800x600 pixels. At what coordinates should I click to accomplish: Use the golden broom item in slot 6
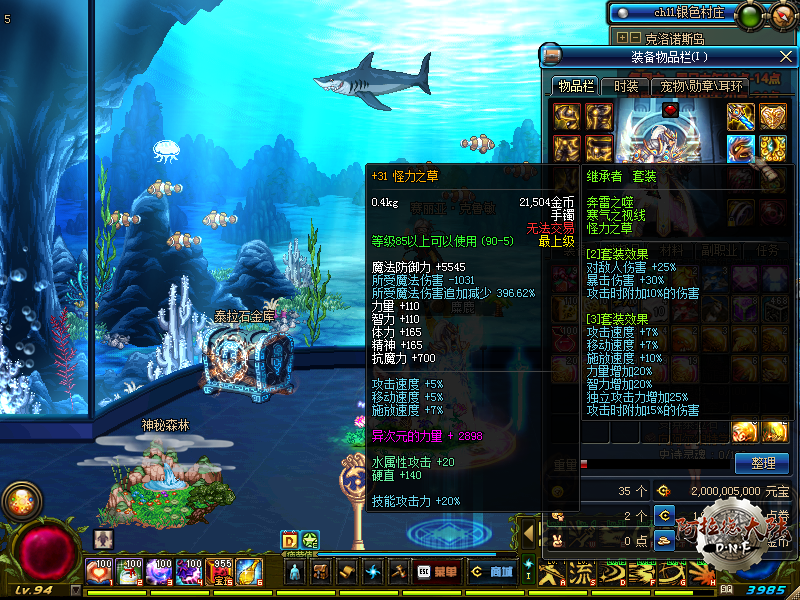(x=249, y=572)
